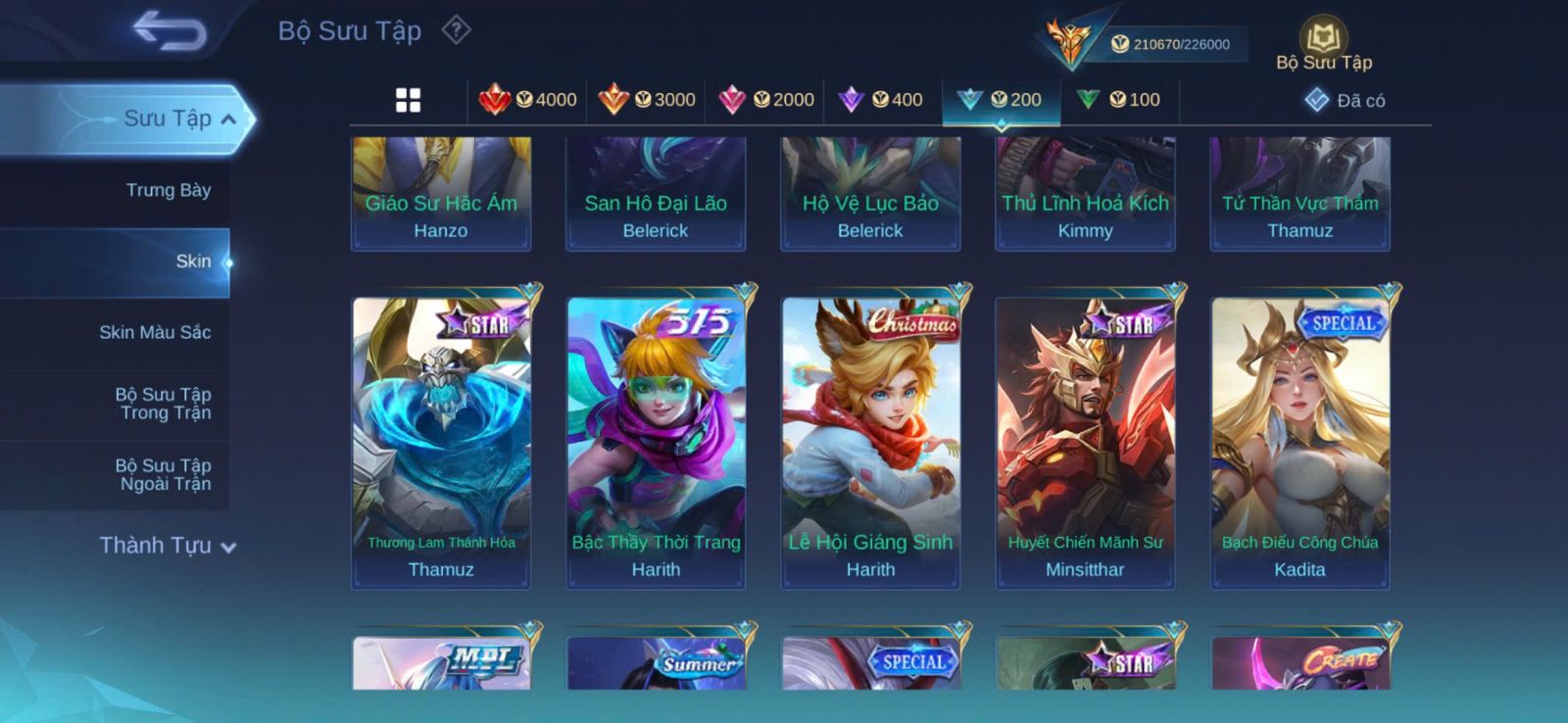Open Bộ Sưu Tập Ngoài Trận

tap(163, 475)
